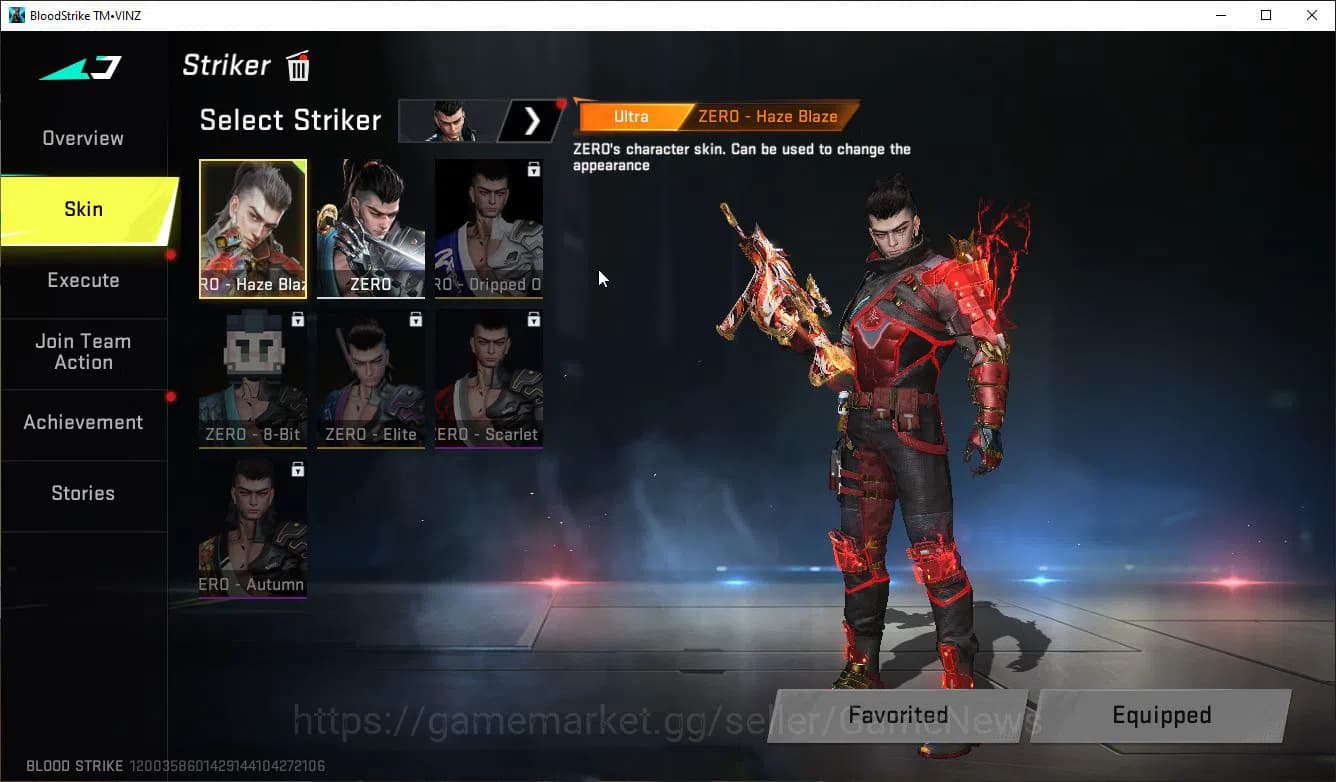The width and height of the screenshot is (1336, 782).
Task: Select the ZERO - Haze Blaze skin thumbnail
Action: pos(253,229)
